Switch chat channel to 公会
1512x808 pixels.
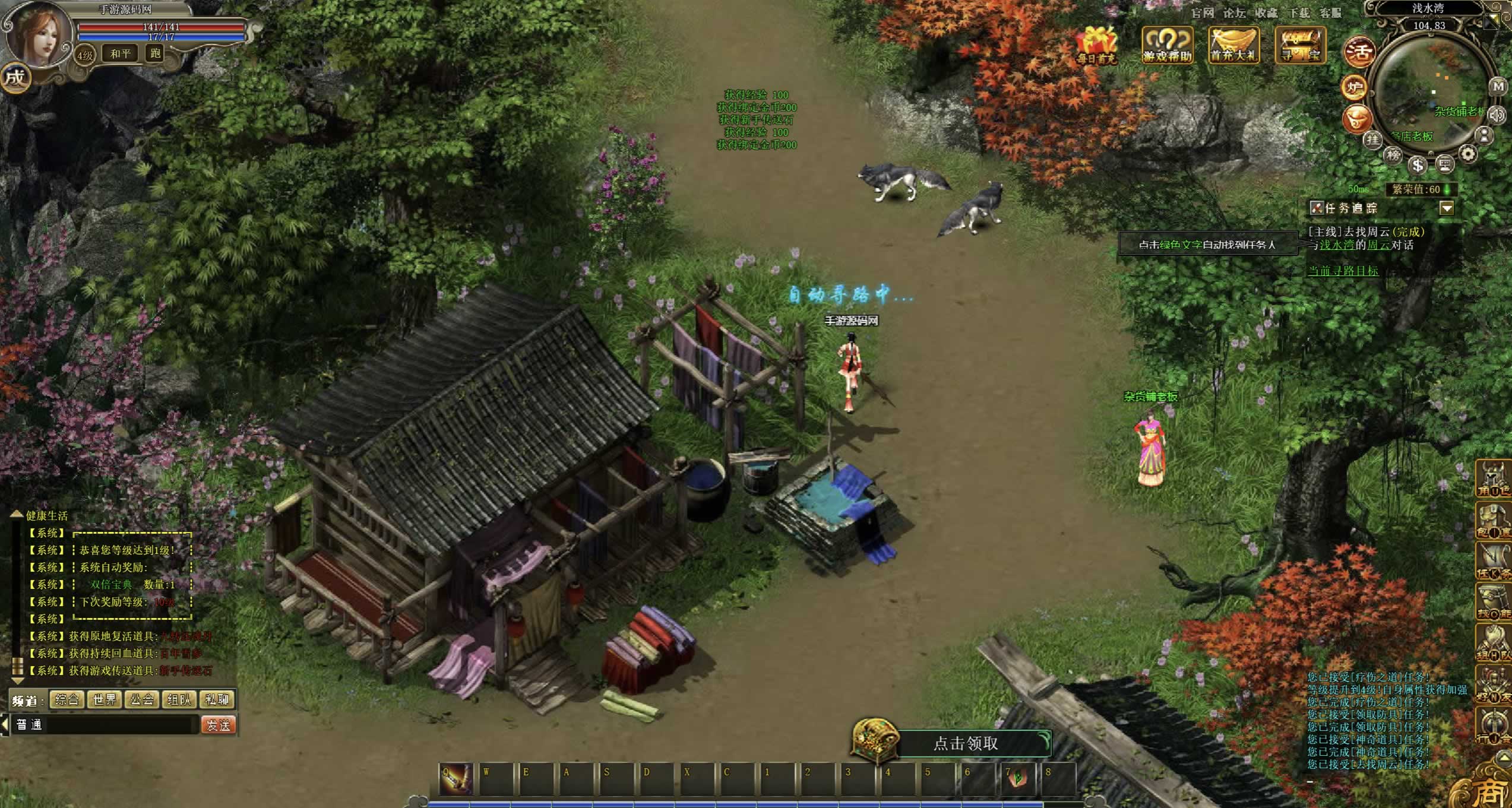pyautogui.click(x=142, y=699)
